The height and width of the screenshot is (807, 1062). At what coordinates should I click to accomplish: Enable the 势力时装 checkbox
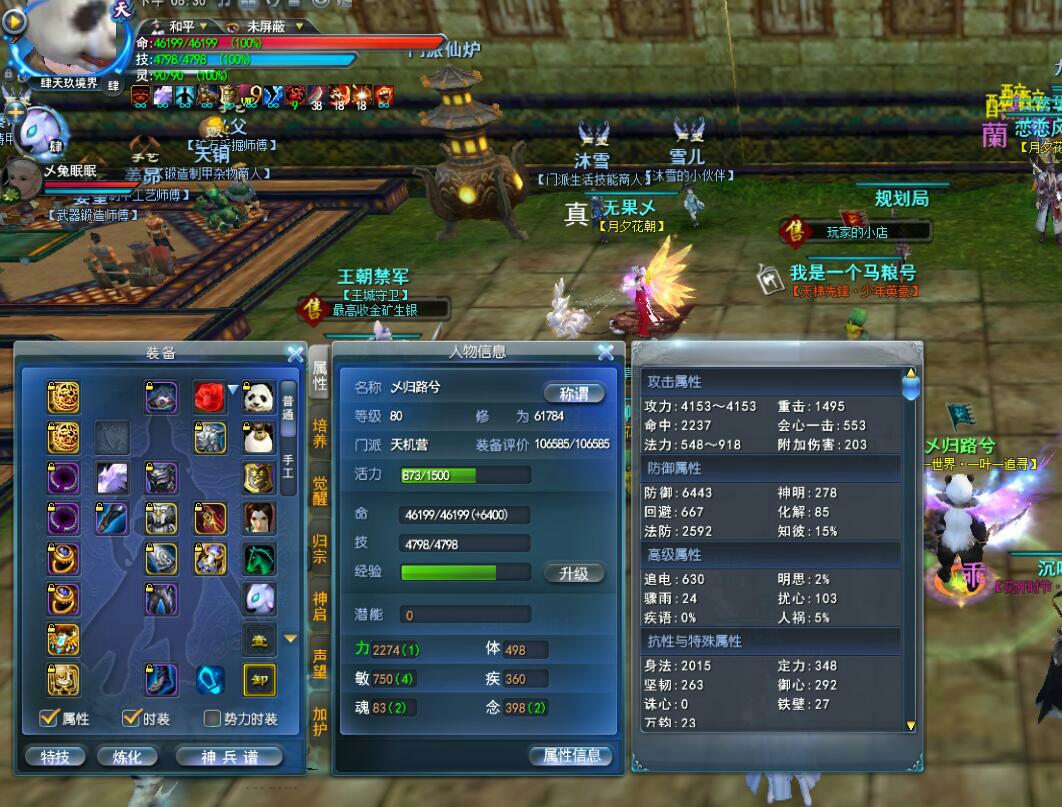point(212,718)
